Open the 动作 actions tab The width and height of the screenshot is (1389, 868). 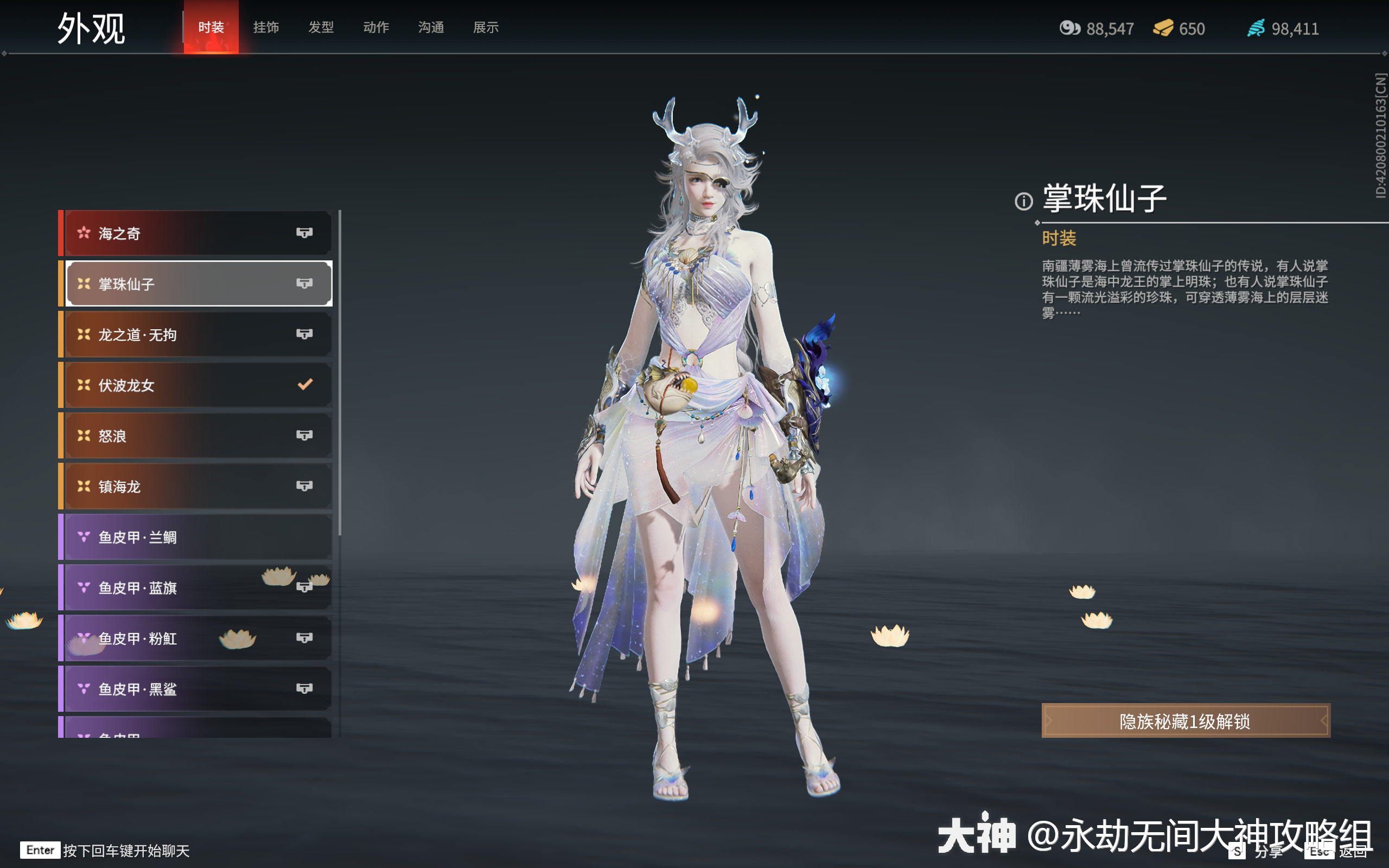click(376, 27)
